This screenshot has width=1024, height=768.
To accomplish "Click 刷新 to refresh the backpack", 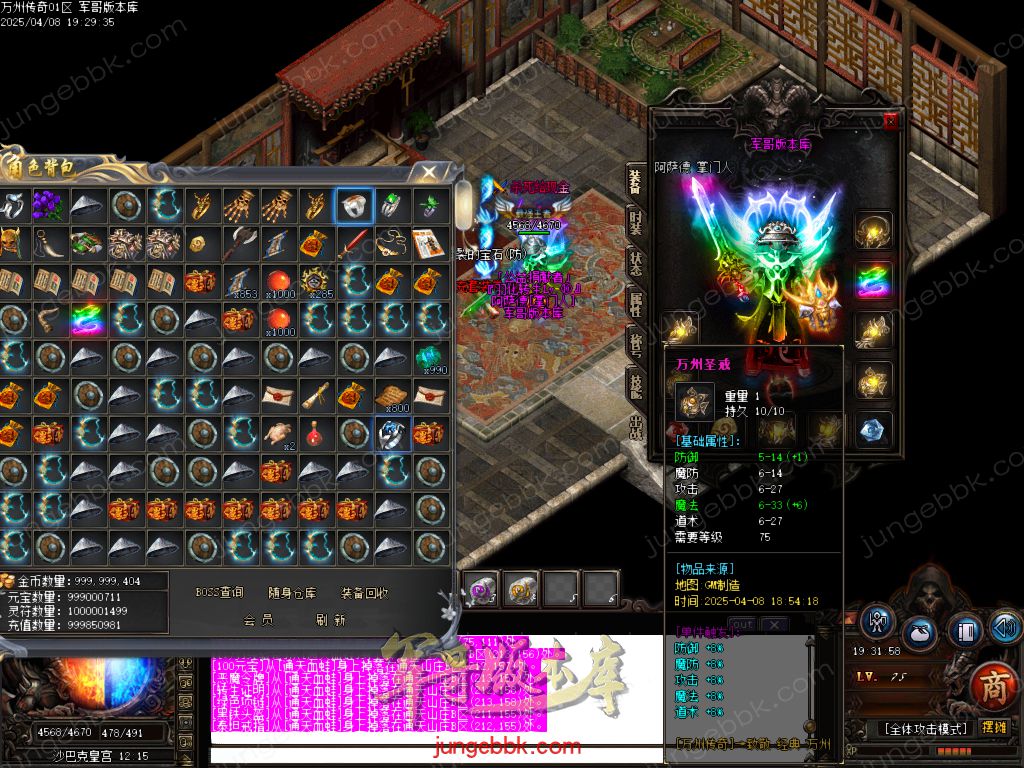I will pos(331,620).
